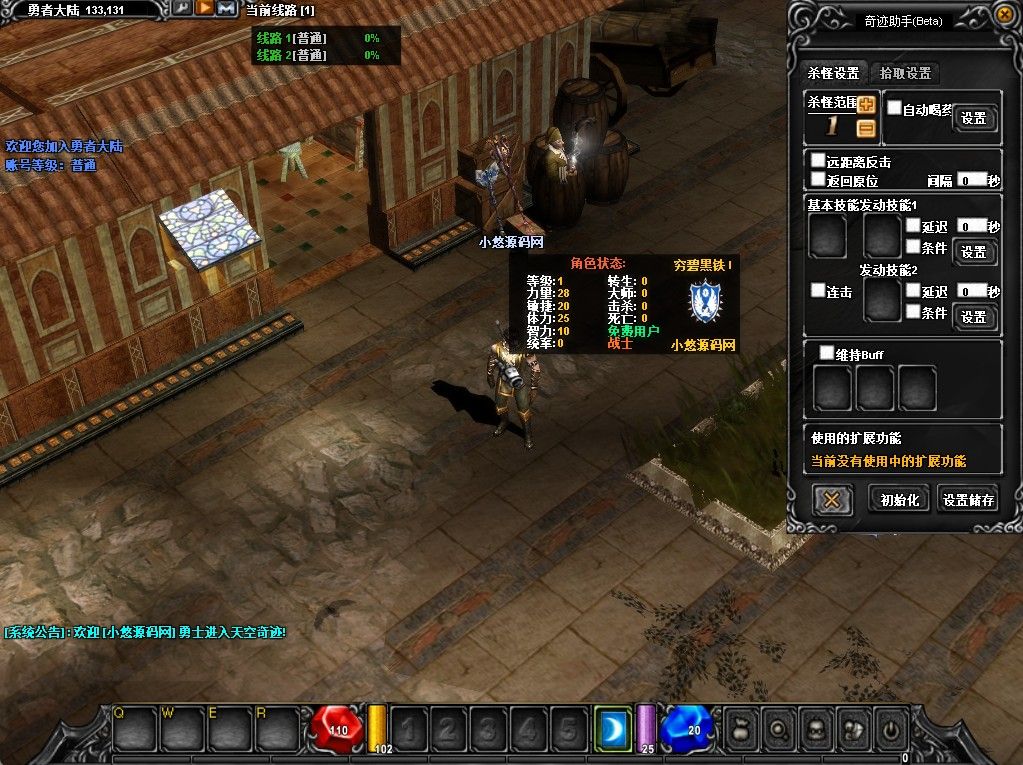Increase the 杀怪范围 with the plus button
This screenshot has height=765, width=1023.
click(x=866, y=104)
